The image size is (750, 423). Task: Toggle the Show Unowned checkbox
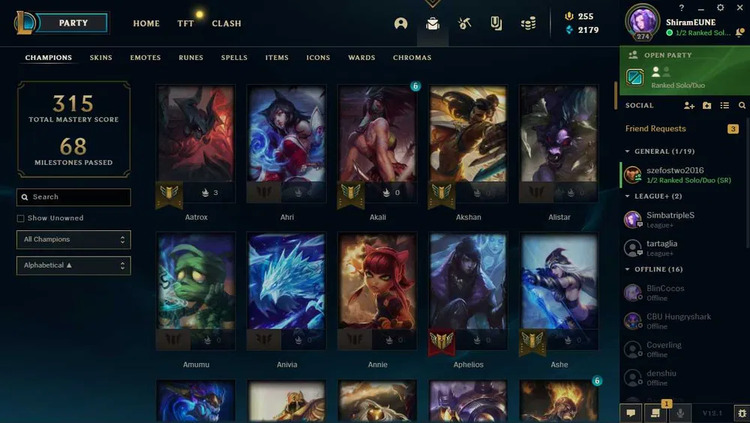[21, 218]
